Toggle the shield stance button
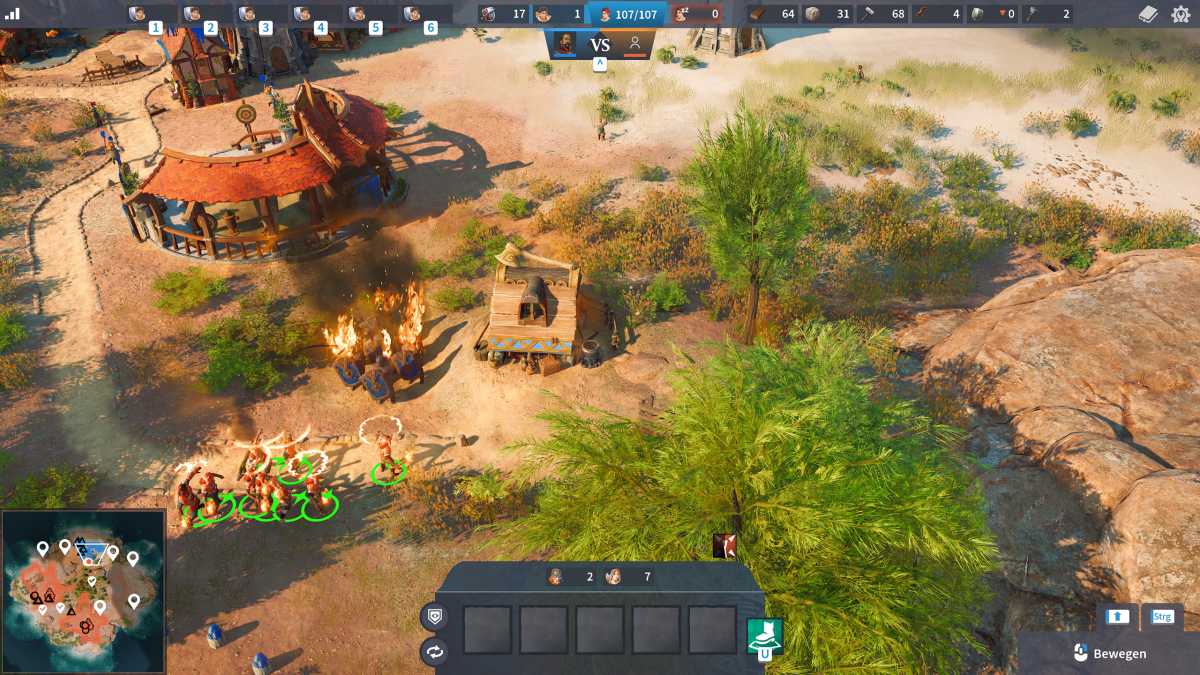The width and height of the screenshot is (1200, 675). (435, 617)
